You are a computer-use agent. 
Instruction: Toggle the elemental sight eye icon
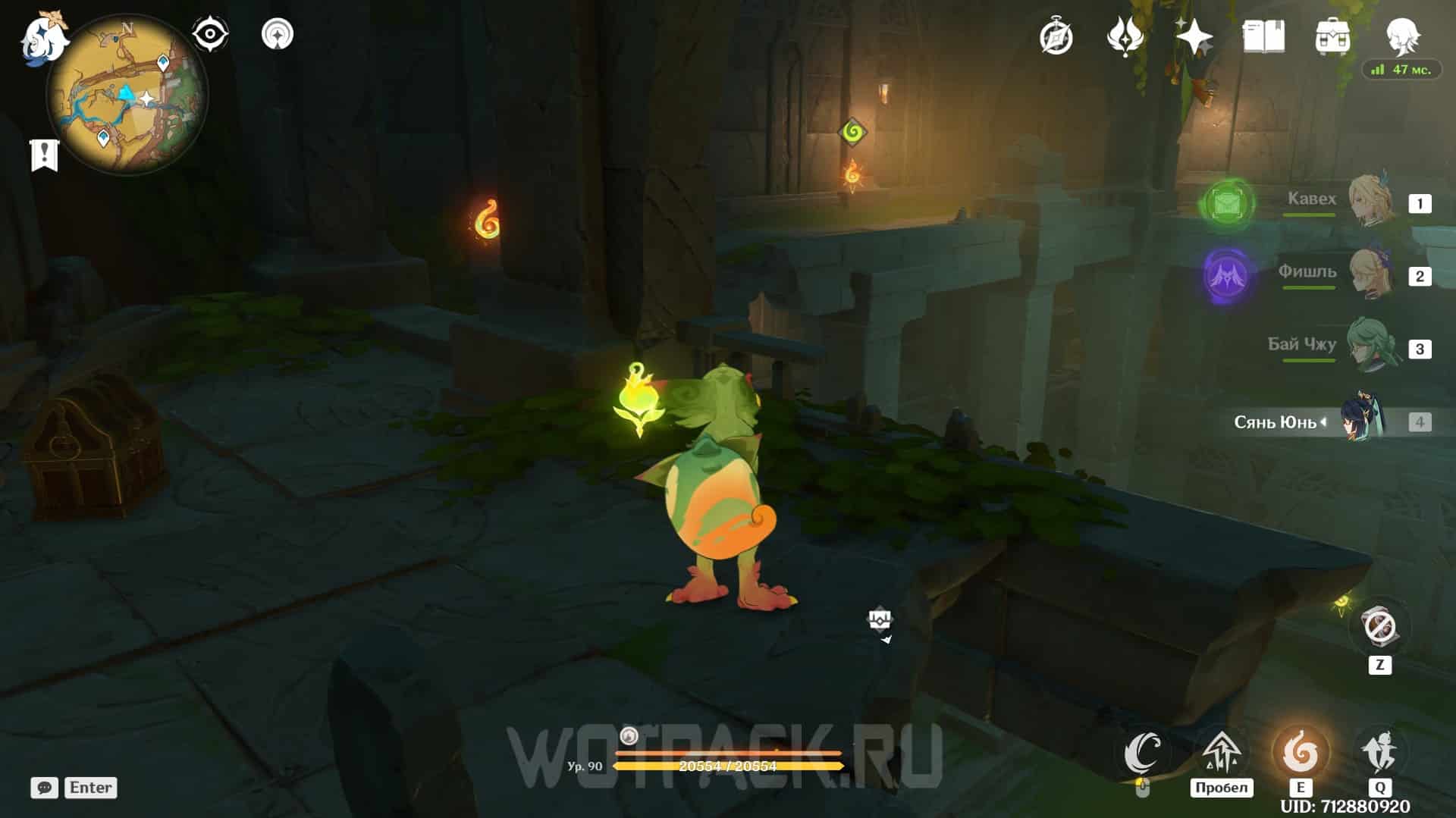(209, 34)
